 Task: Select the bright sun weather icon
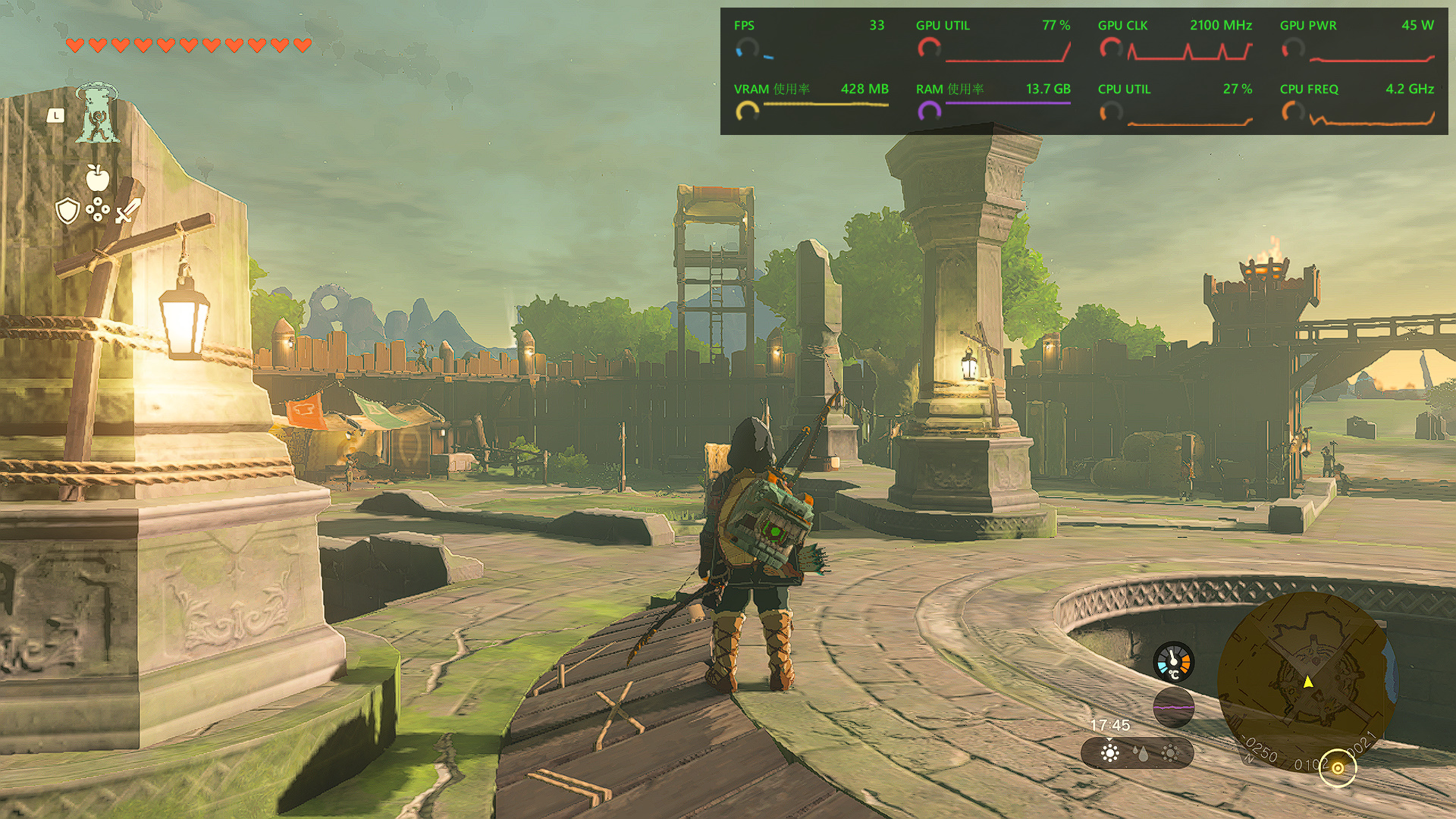[x=1110, y=753]
